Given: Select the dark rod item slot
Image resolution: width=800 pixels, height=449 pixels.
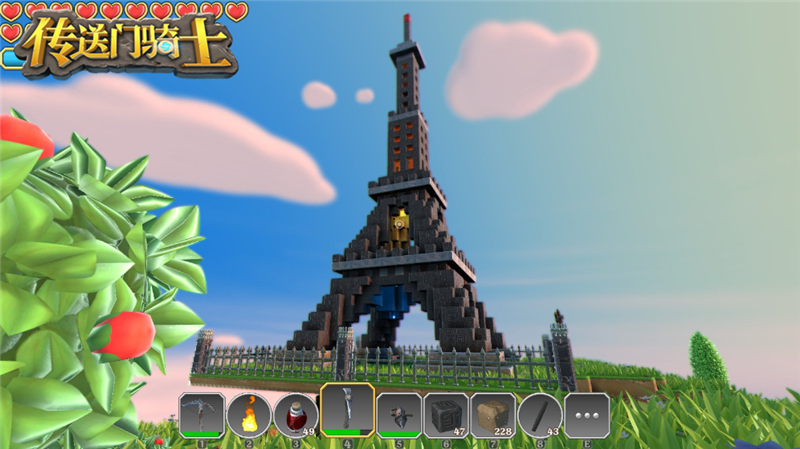Looking at the screenshot, I should (540, 414).
